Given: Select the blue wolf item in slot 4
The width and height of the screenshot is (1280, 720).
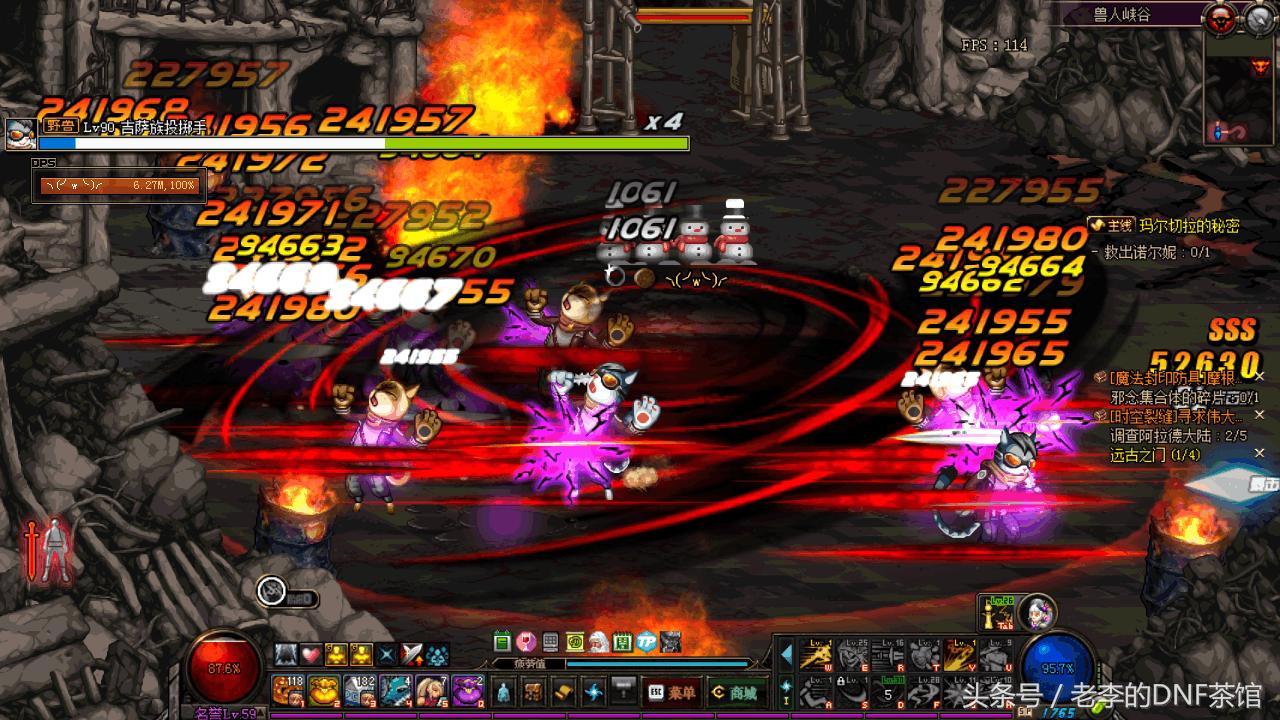Looking at the screenshot, I should (396, 690).
